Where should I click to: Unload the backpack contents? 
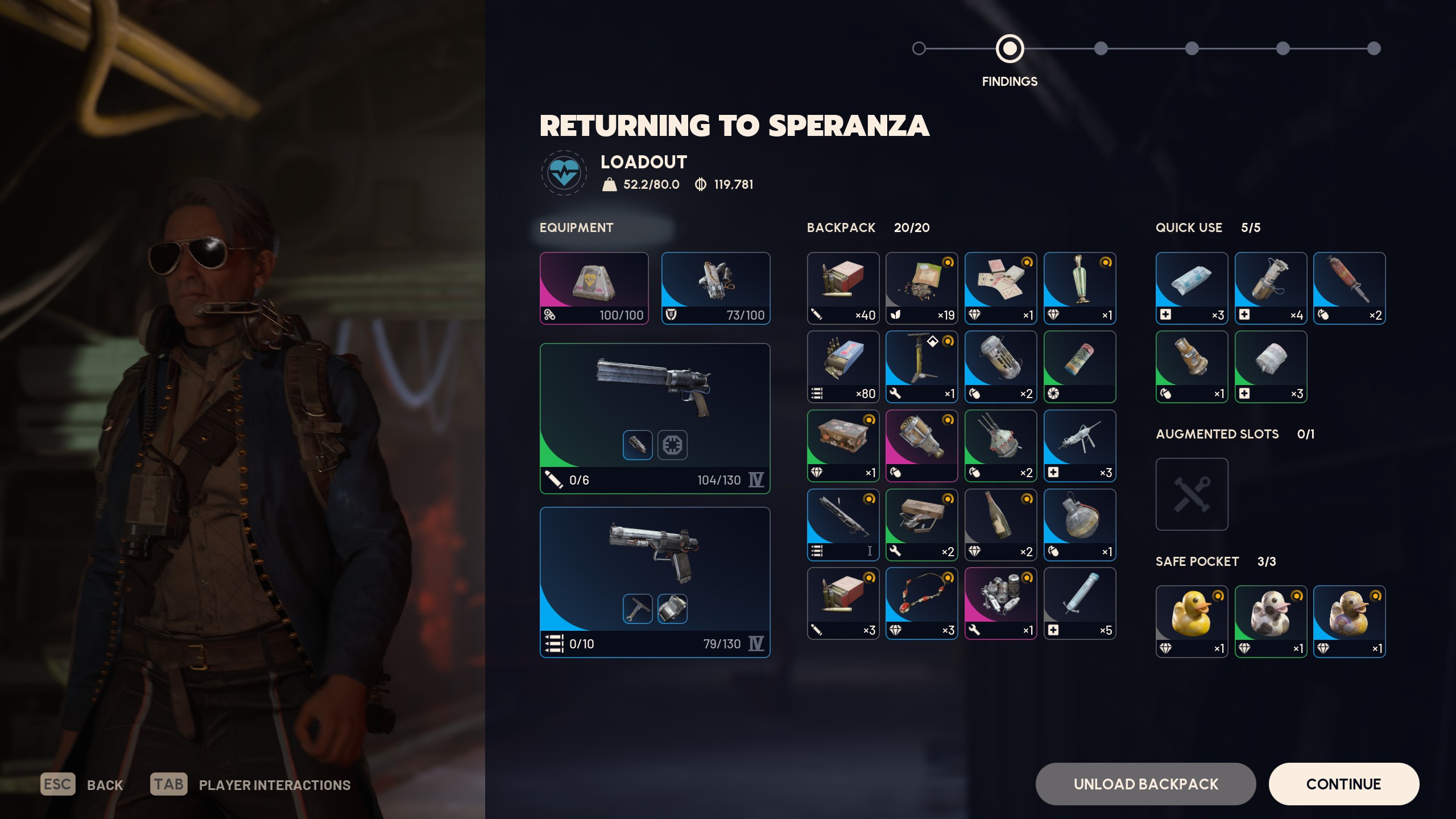(1145, 784)
